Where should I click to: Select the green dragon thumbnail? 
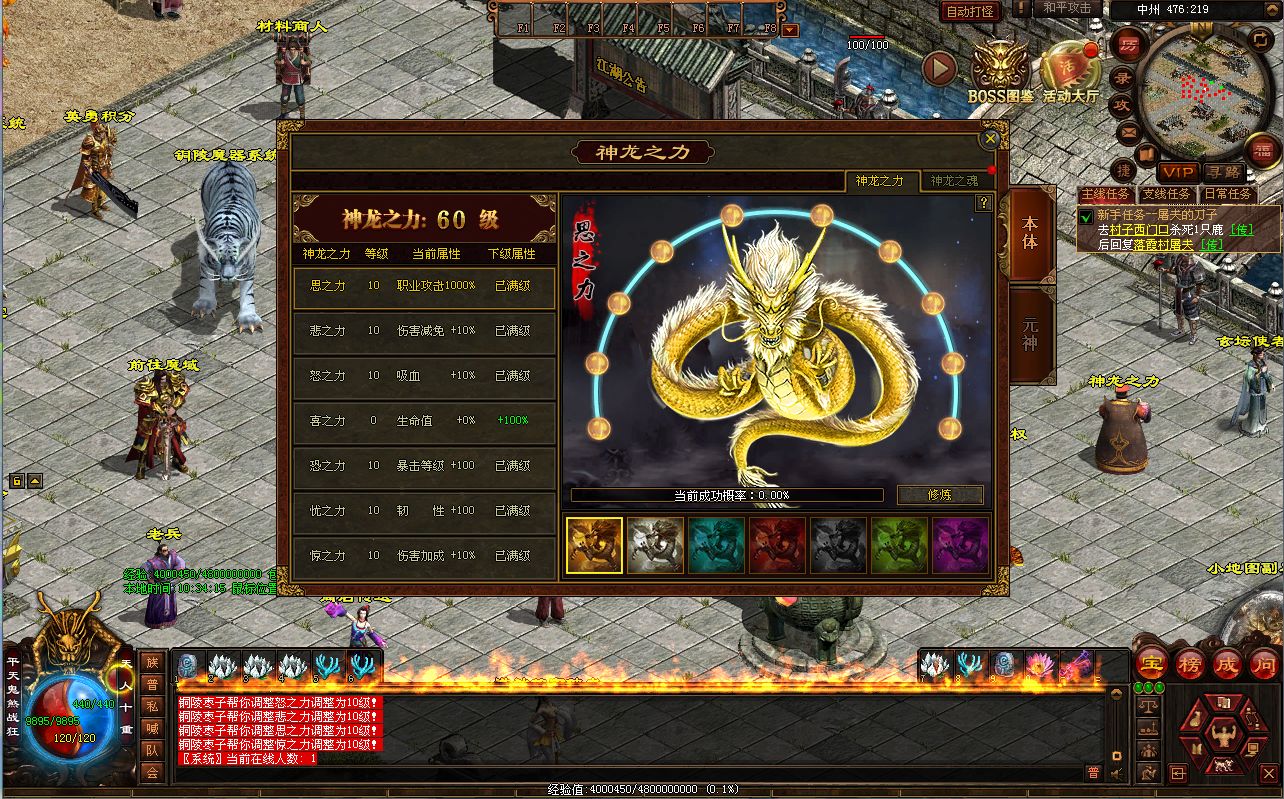[899, 545]
